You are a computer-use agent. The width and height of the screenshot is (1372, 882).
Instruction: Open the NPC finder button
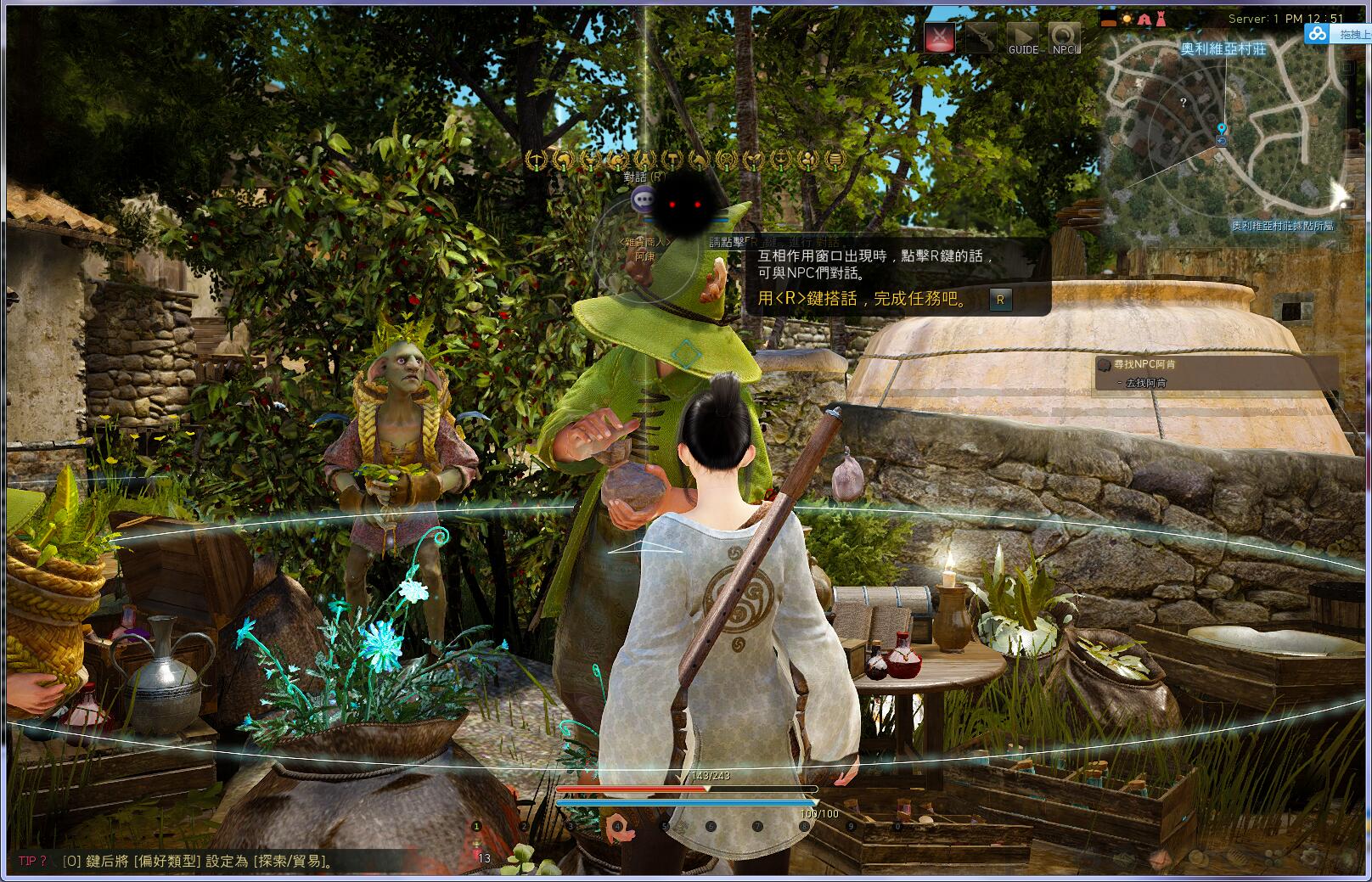[x=1064, y=38]
